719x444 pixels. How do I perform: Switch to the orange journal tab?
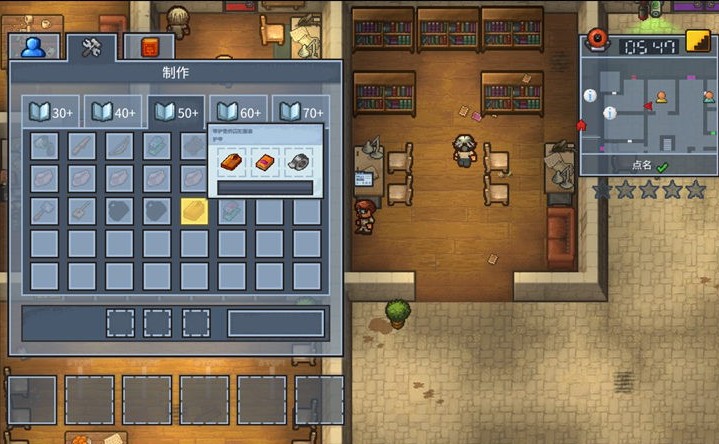click(150, 47)
